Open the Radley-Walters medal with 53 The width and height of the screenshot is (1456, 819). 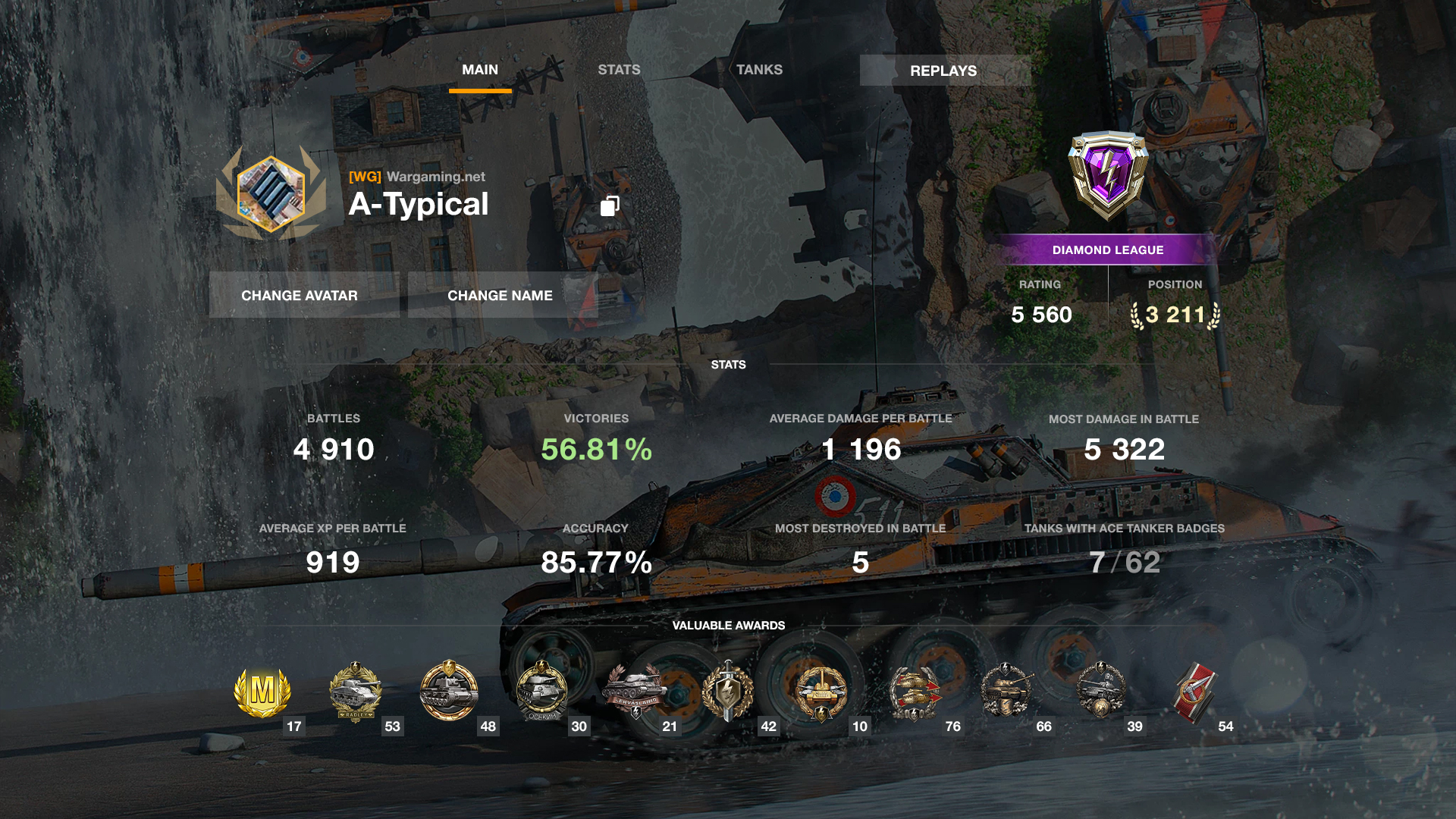[x=355, y=692]
